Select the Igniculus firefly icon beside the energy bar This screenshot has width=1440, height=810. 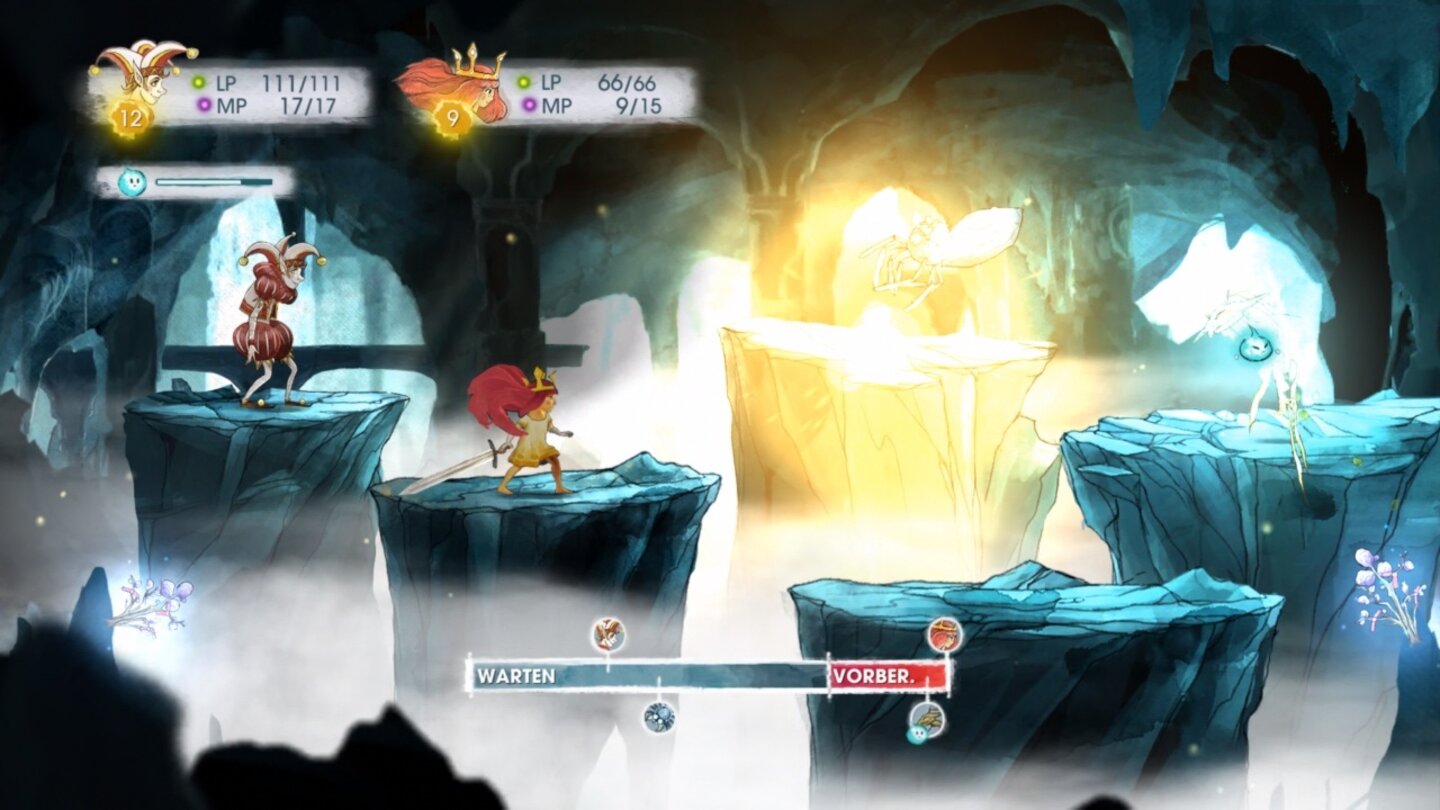(132, 180)
